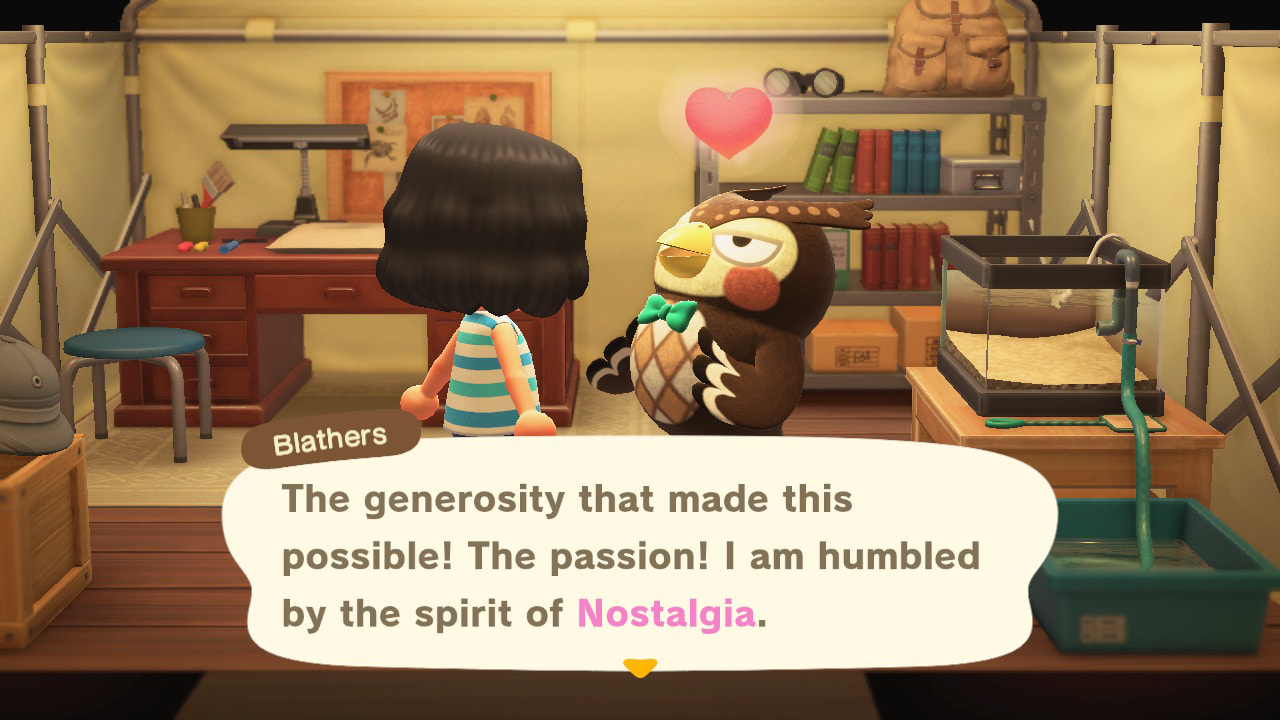Advance dialogue with the yellow continue arrow
1280x720 pixels.
639,667
